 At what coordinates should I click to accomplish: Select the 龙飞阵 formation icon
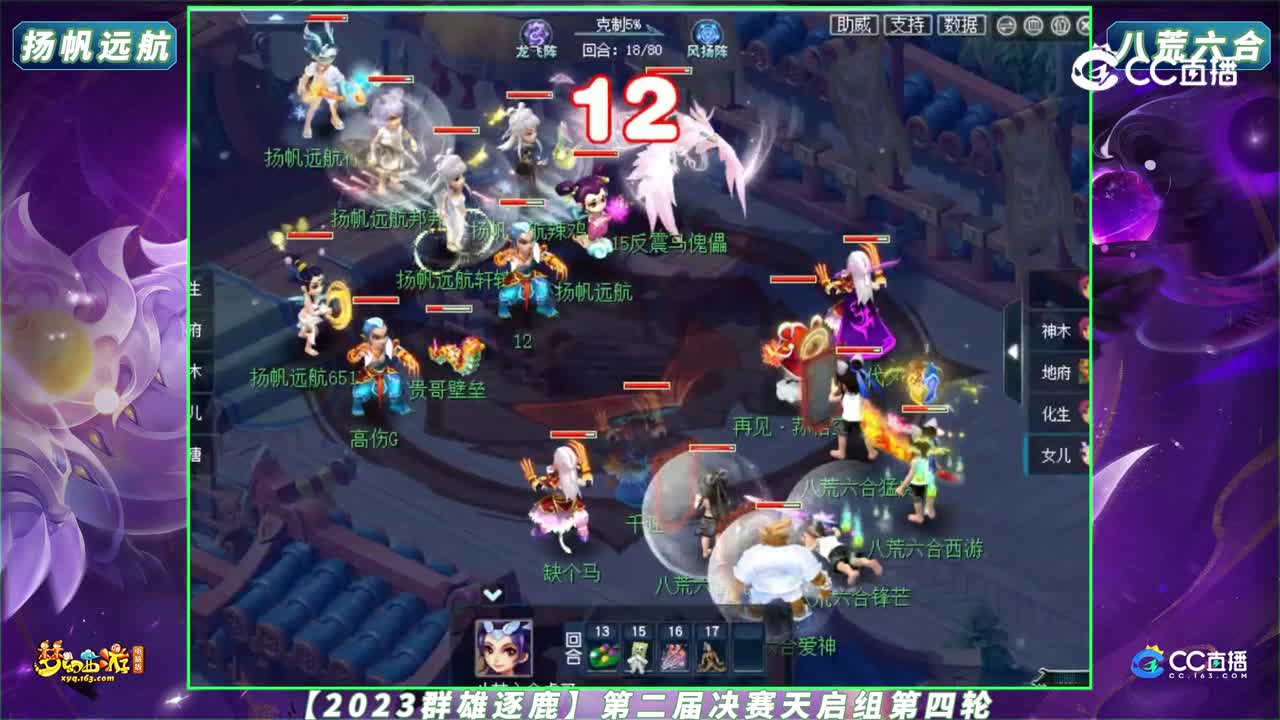coord(536,31)
